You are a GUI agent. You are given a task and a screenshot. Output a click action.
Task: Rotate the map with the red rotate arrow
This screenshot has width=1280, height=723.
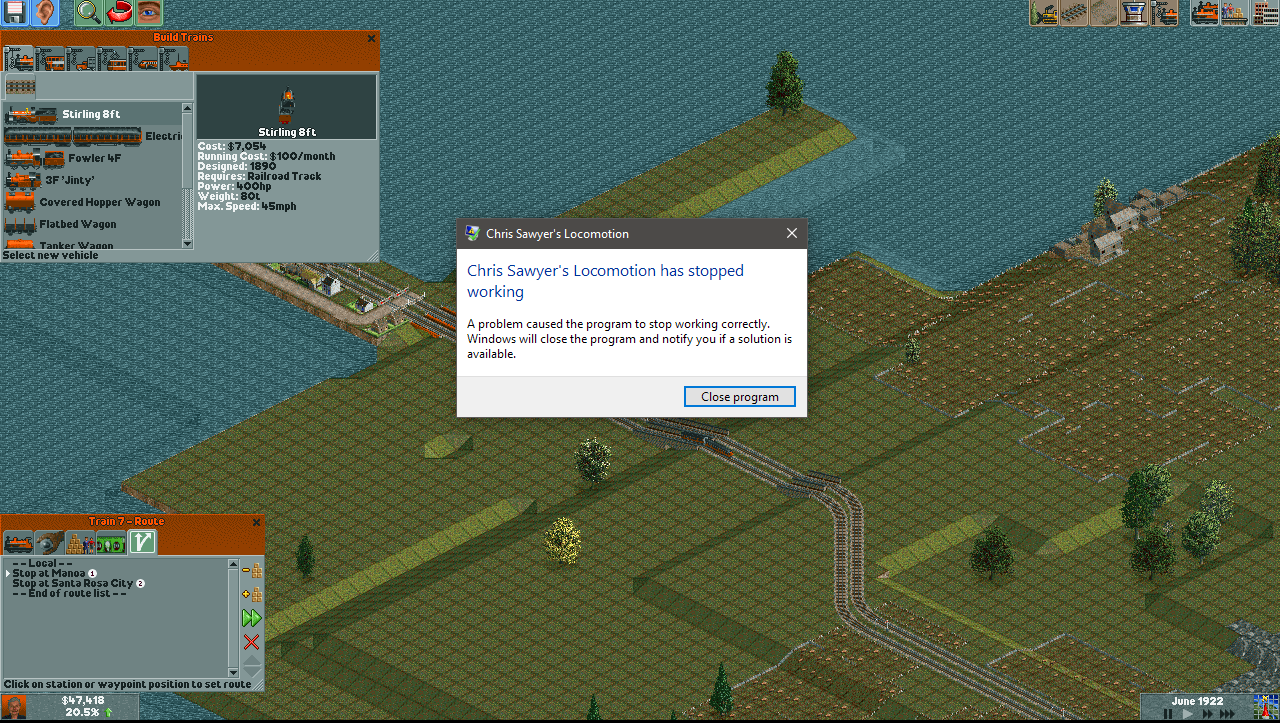119,13
